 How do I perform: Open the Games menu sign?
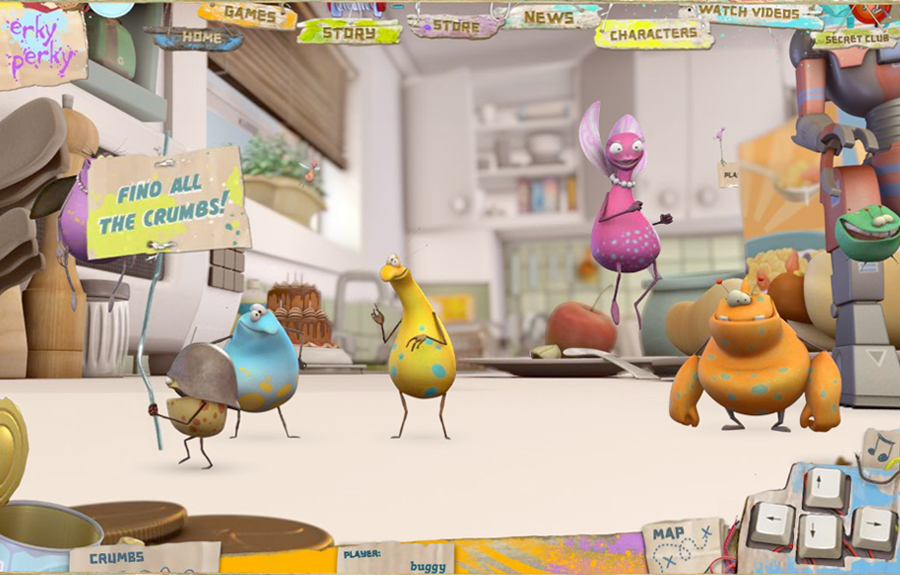point(247,15)
